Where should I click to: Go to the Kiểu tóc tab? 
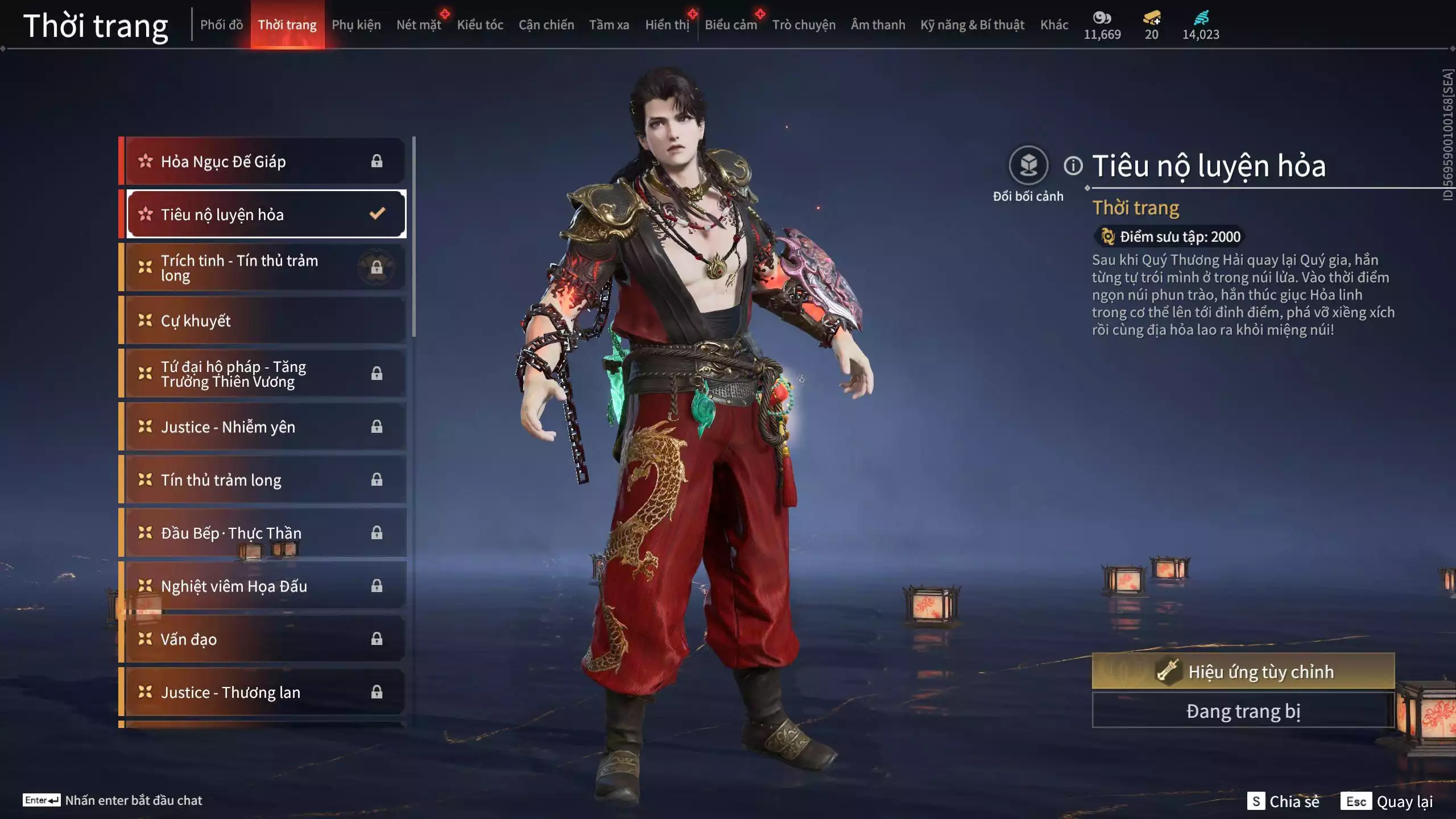pos(480,25)
